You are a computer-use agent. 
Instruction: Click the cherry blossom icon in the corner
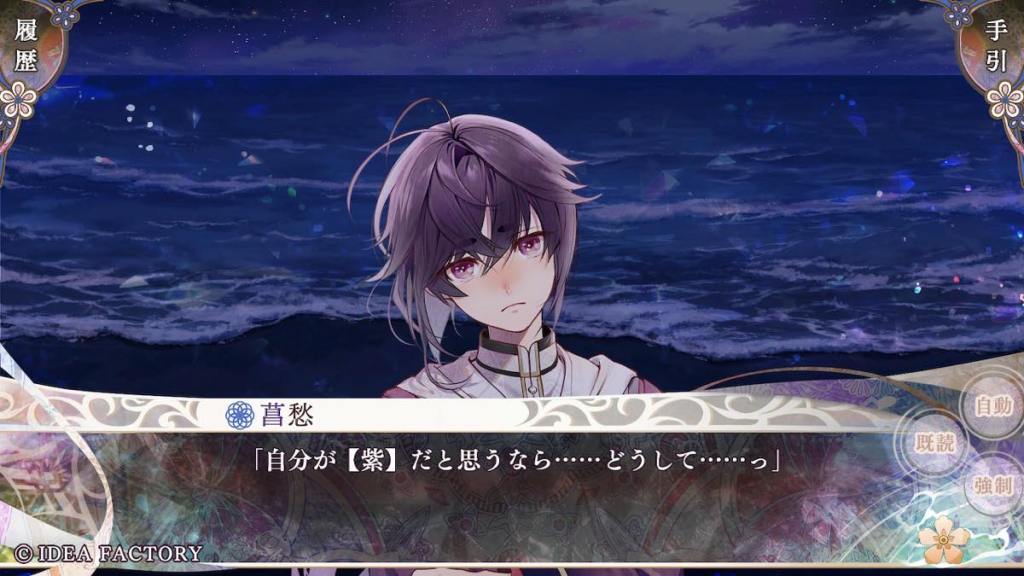(944, 541)
